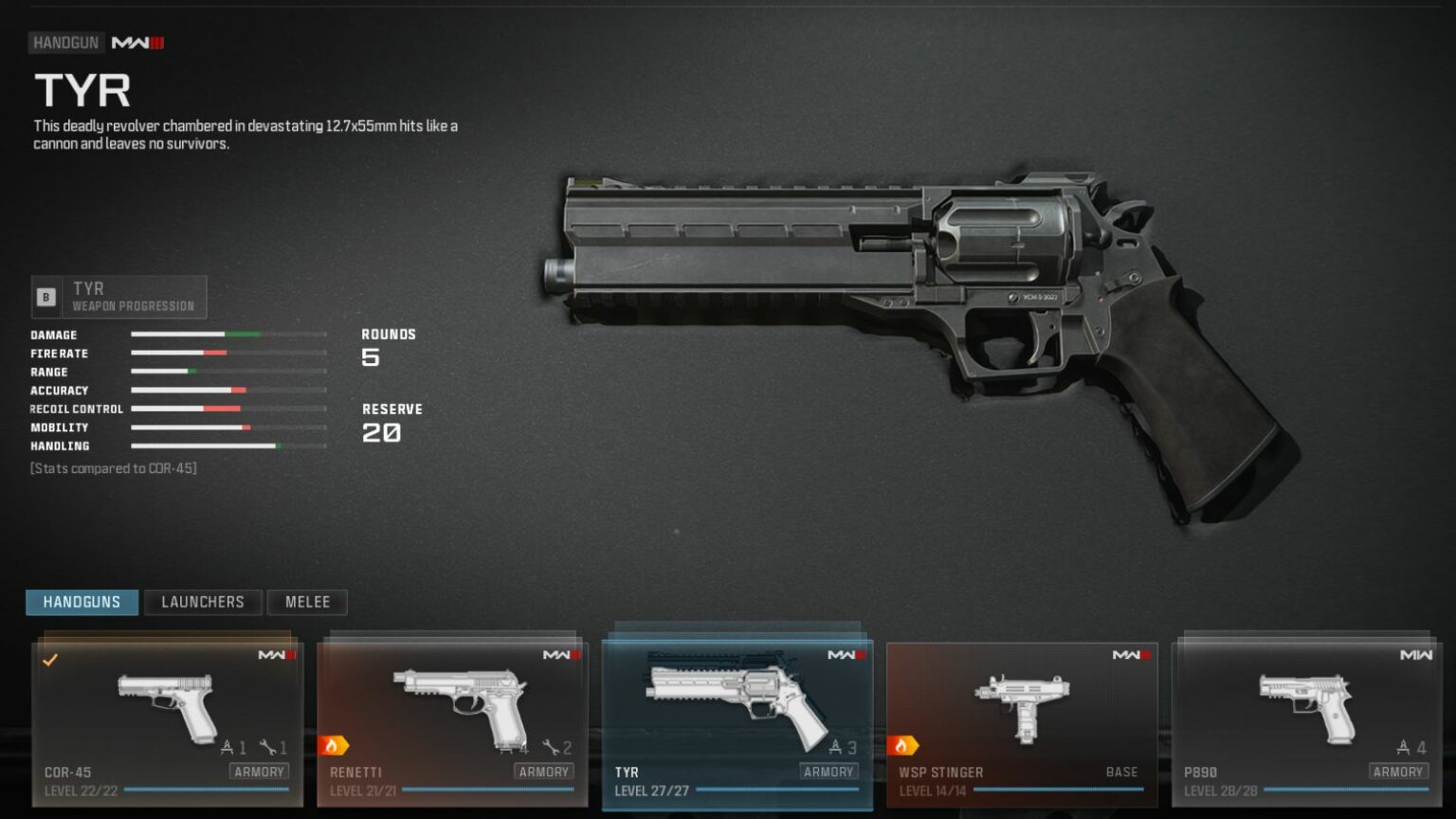Click the ARMORY button on the TYR card
1456x819 pixels.
click(829, 772)
